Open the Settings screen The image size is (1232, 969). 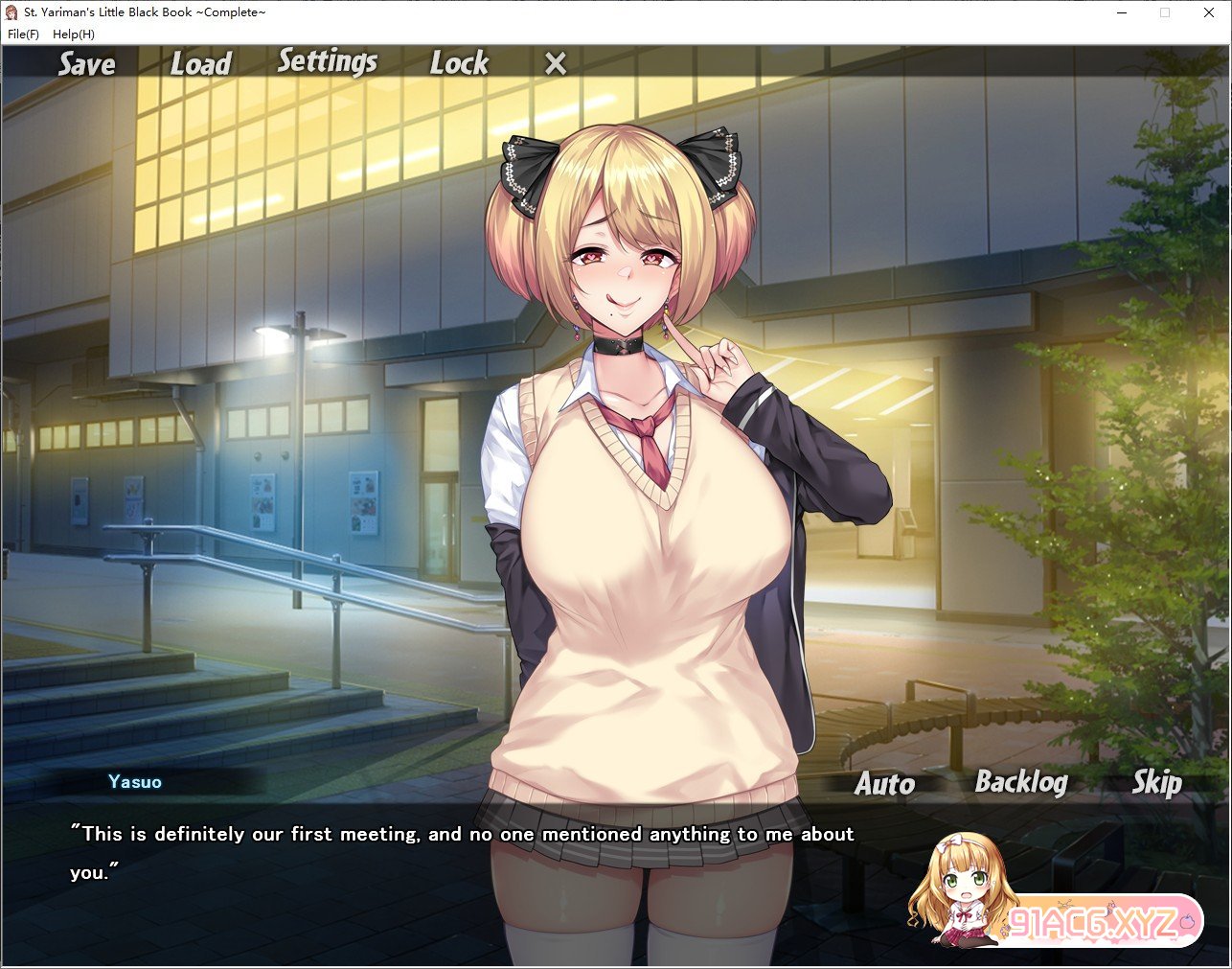(x=328, y=62)
